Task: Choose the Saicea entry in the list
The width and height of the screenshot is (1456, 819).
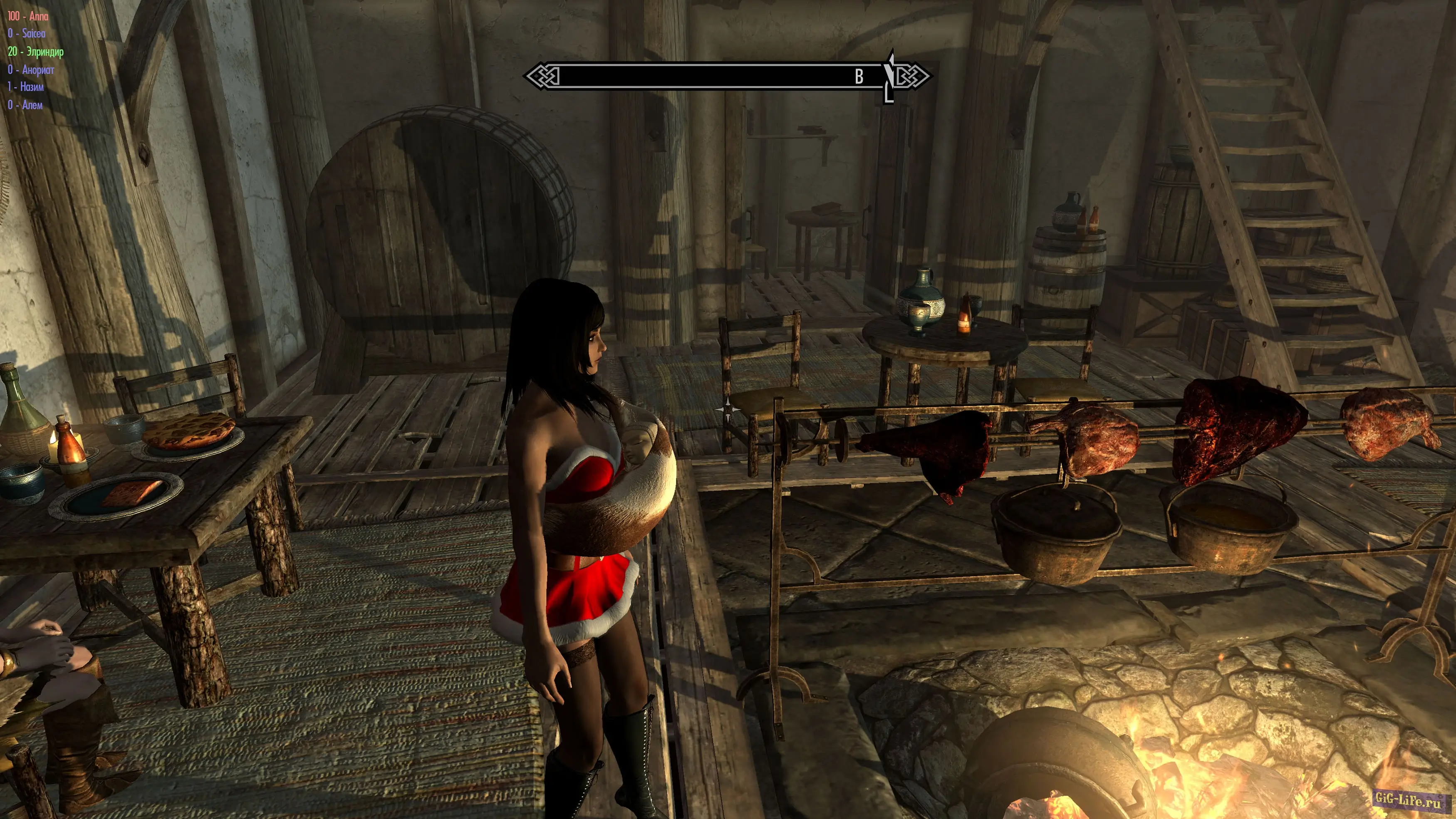Action: 27,34
